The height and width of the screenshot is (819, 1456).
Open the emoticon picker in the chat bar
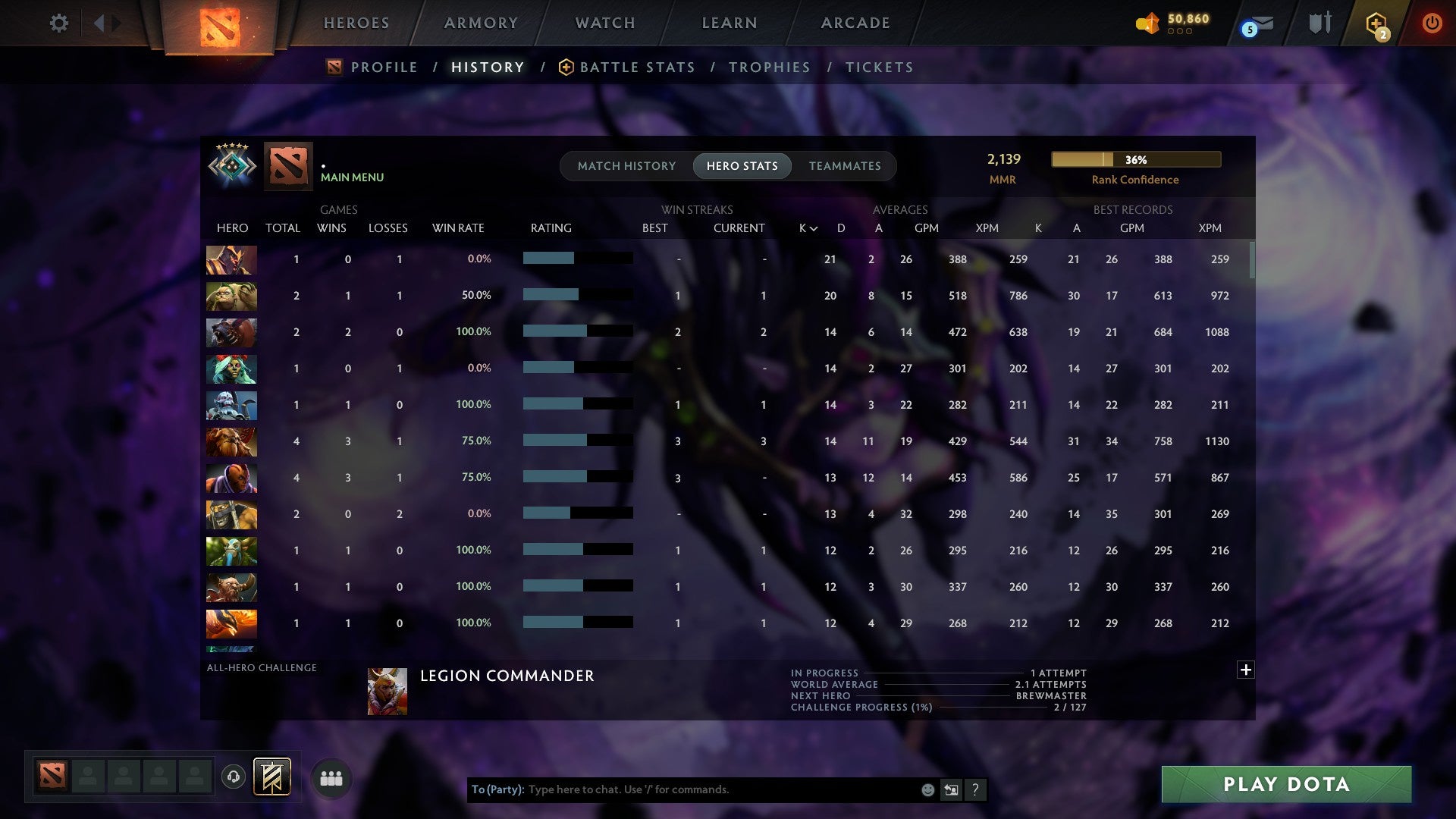click(x=927, y=789)
